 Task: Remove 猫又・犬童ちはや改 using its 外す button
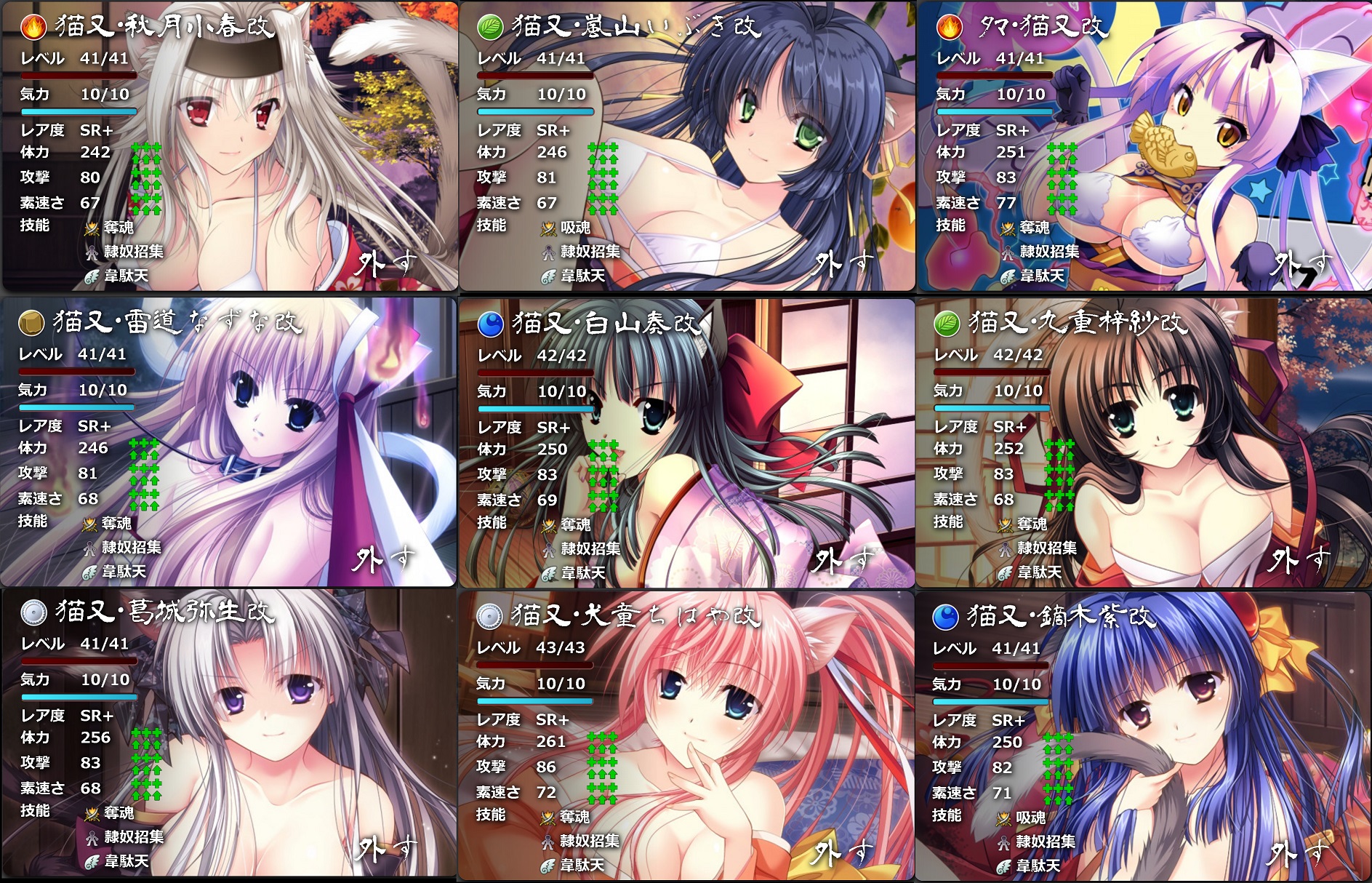tap(842, 852)
